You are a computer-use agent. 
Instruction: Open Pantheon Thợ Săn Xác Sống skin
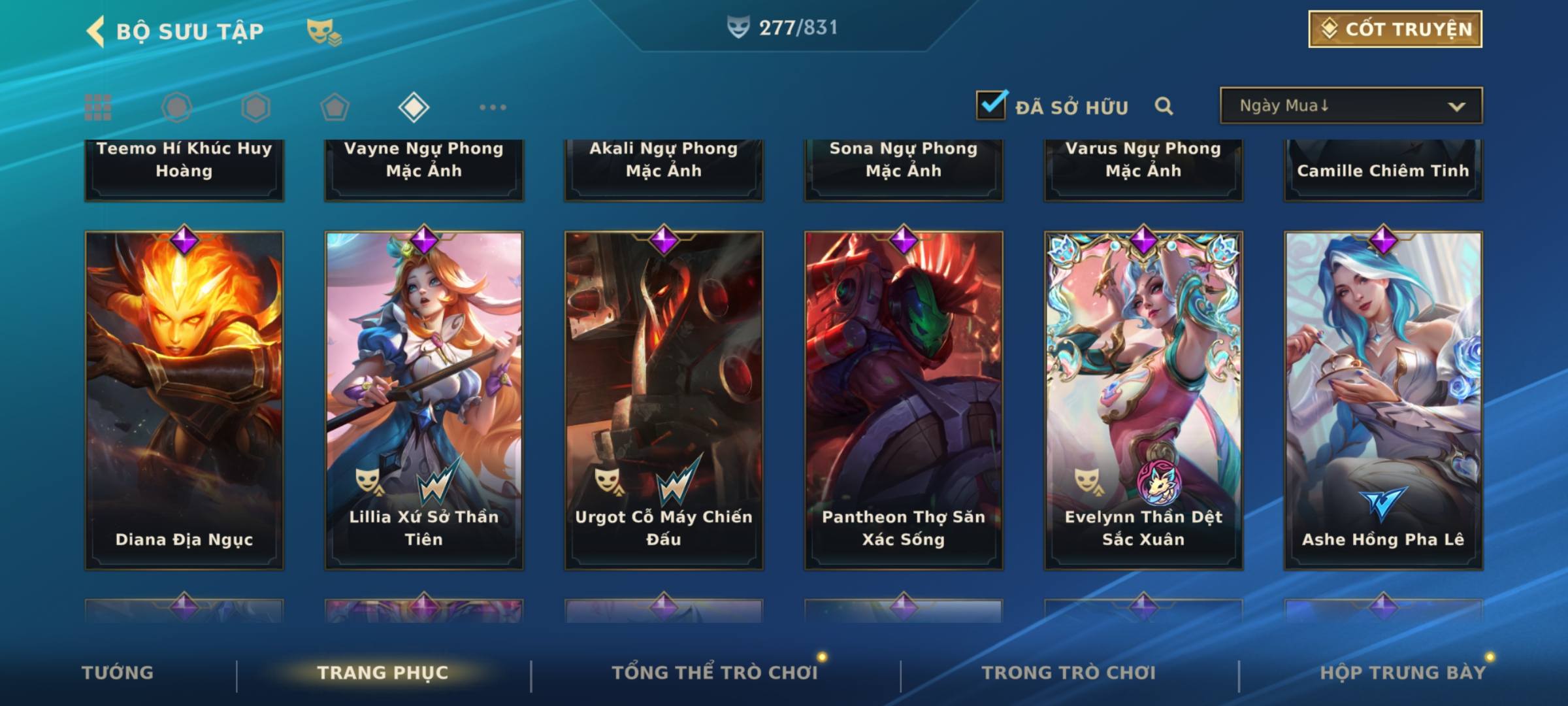(904, 400)
